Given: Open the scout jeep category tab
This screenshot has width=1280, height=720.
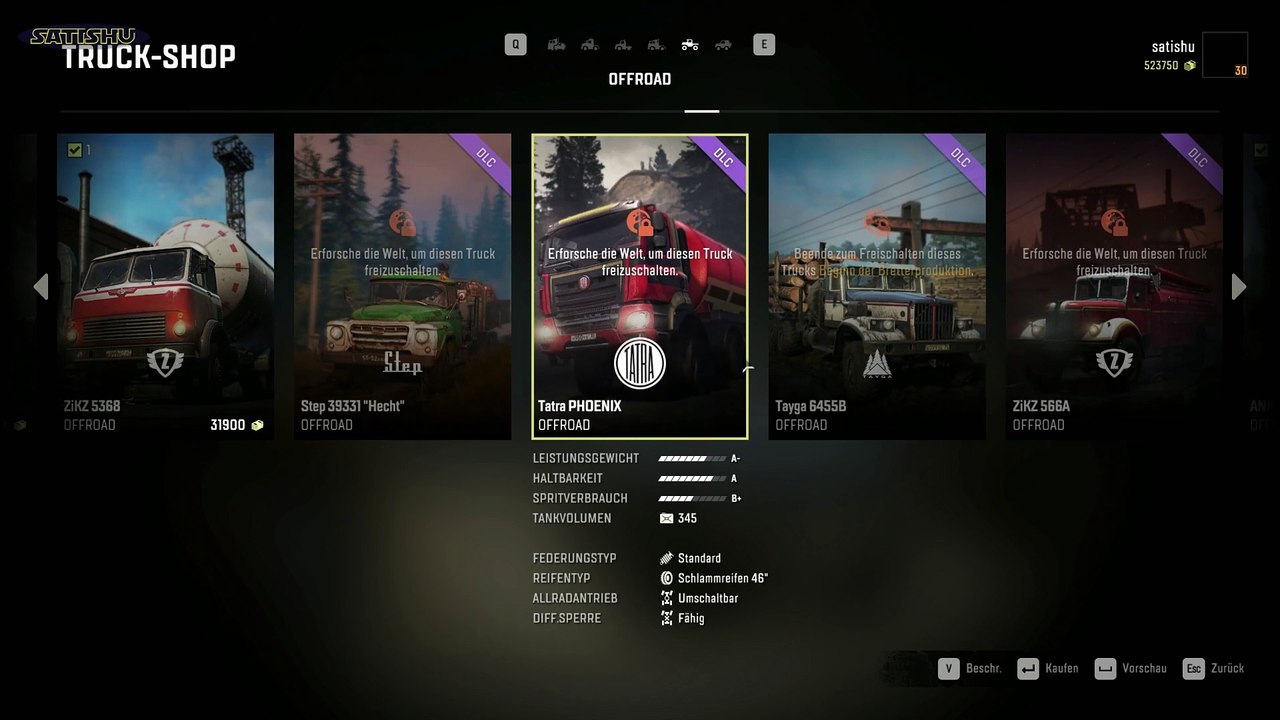Looking at the screenshot, I should pyautogui.click(x=723, y=44).
